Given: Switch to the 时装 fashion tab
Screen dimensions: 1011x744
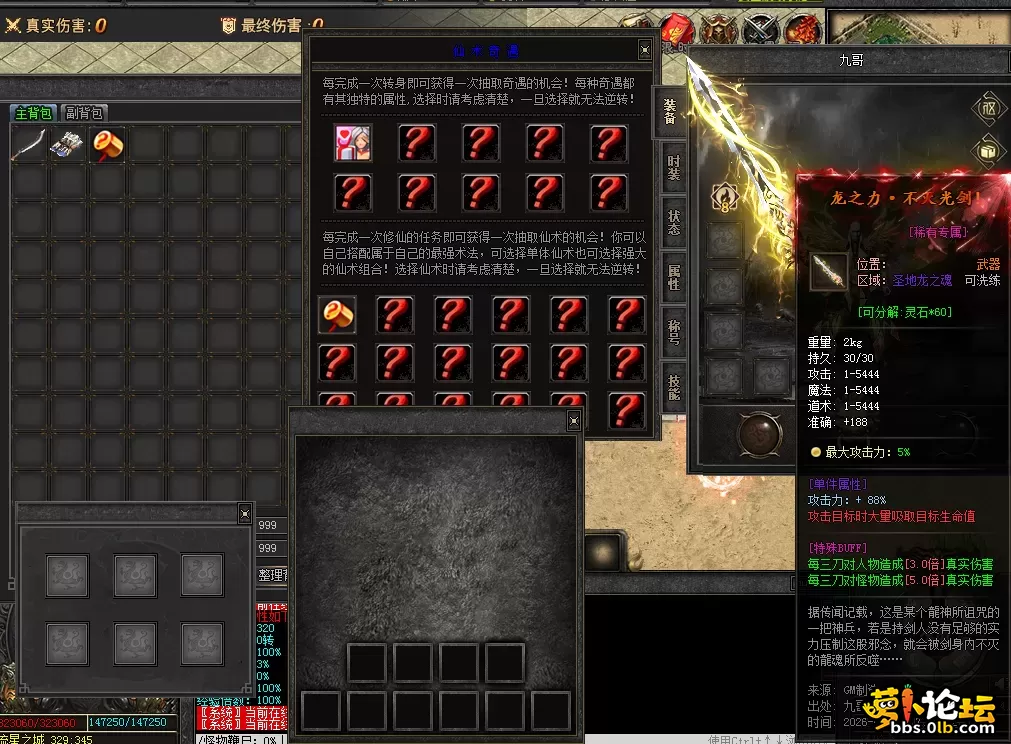Looking at the screenshot, I should (673, 167).
